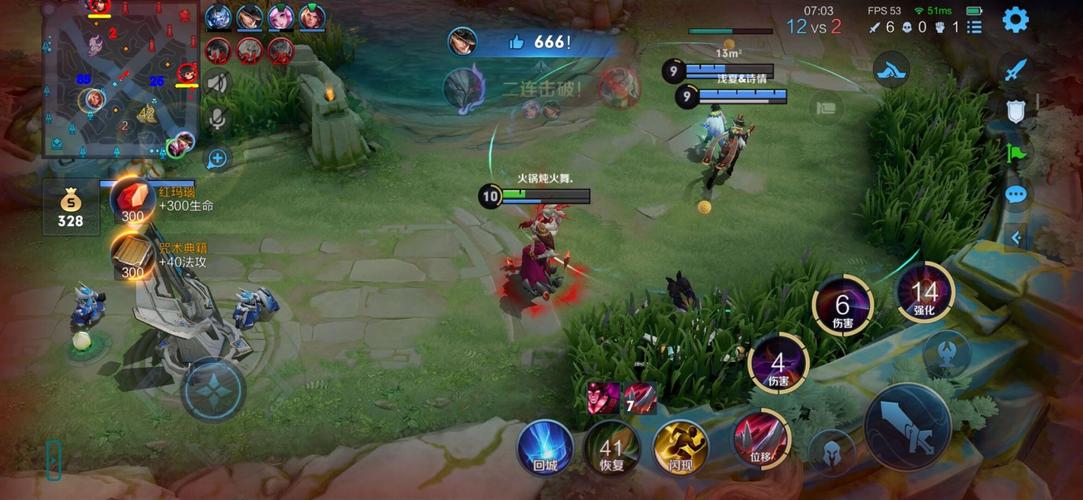Toggle the microphone voice button

click(x=217, y=120)
